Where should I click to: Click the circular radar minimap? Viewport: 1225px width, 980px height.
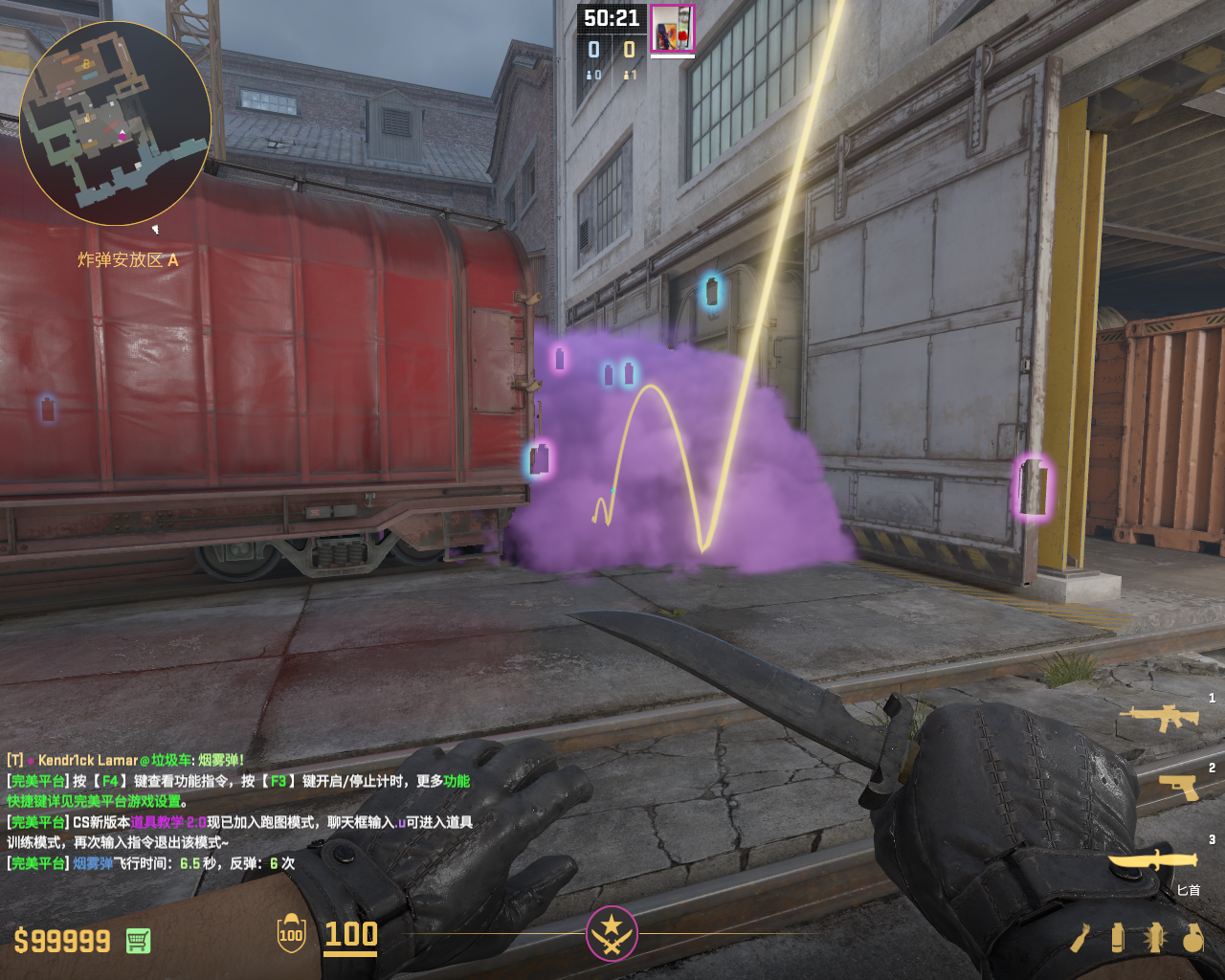tap(115, 122)
